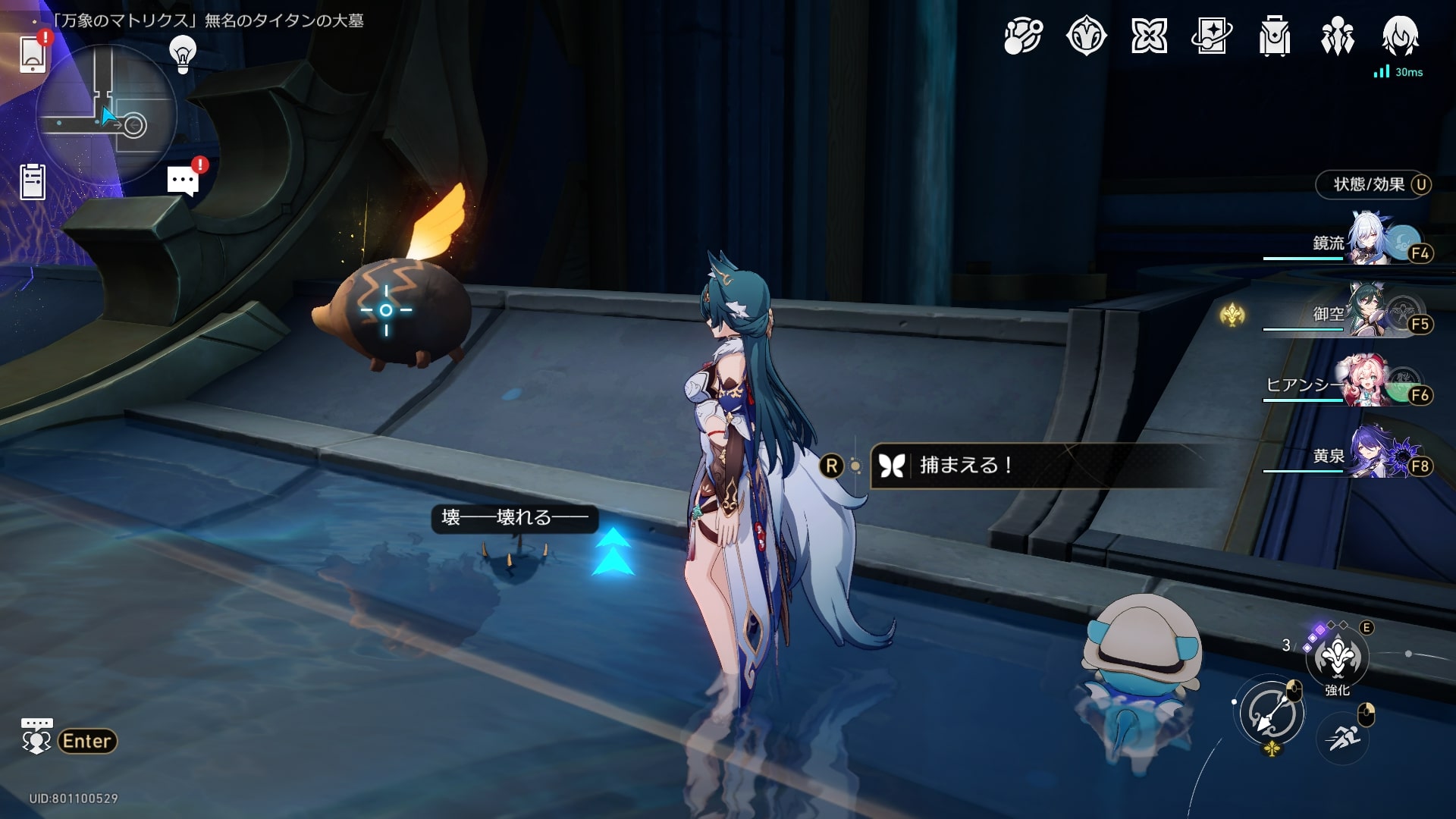Open the mission clipboard icon
The height and width of the screenshot is (819, 1456).
click(x=33, y=182)
